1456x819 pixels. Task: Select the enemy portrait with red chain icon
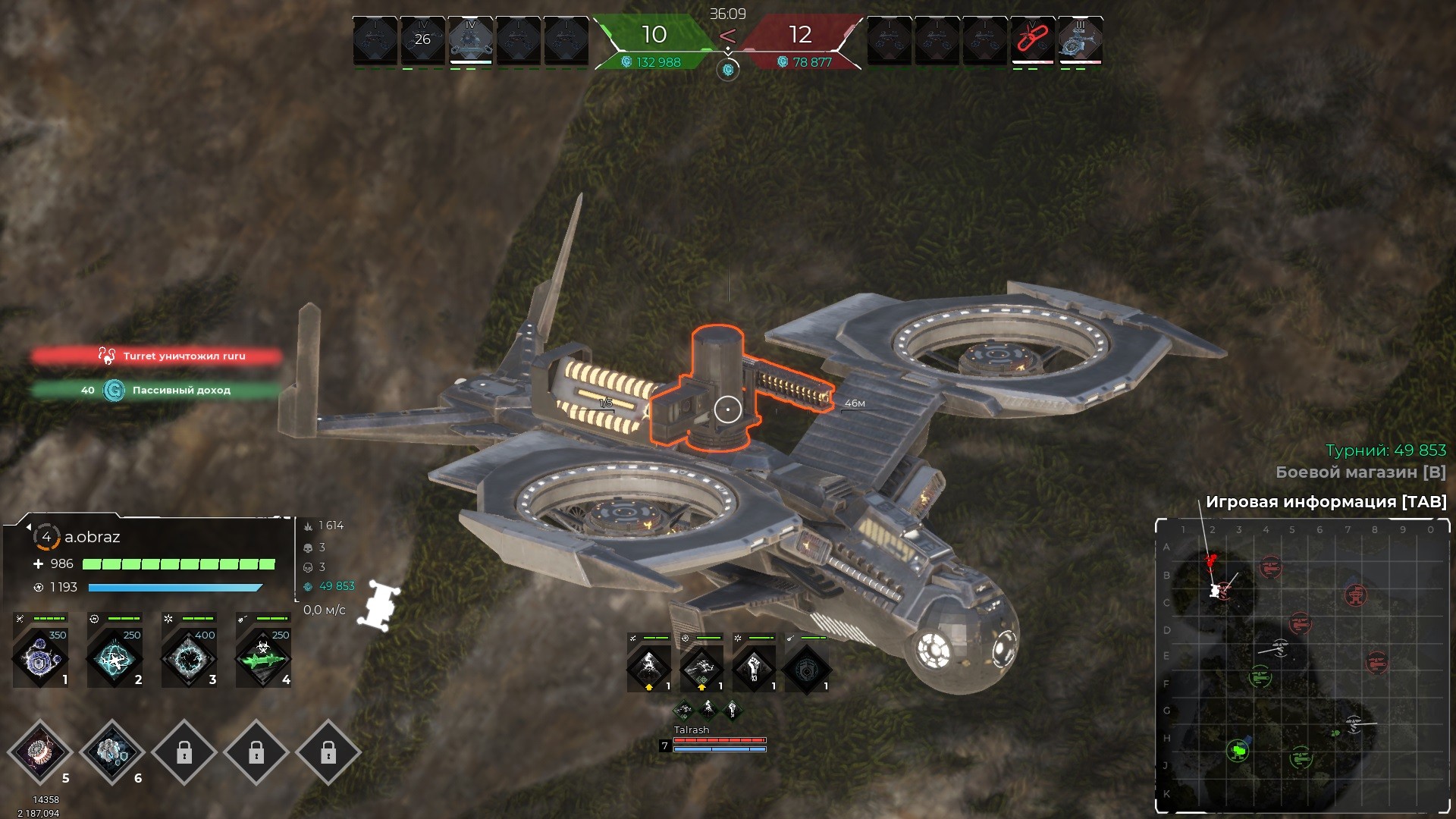pyautogui.click(x=1032, y=39)
